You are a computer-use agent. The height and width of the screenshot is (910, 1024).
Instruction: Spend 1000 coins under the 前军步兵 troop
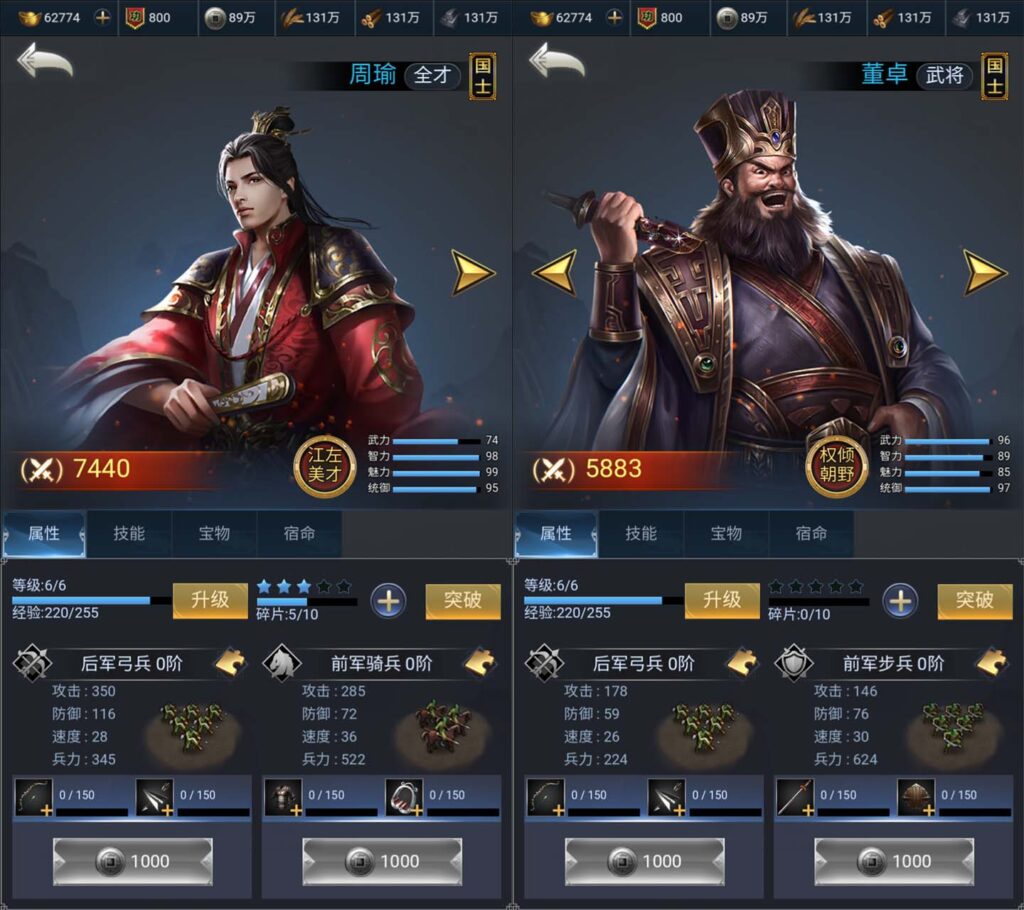coord(894,861)
